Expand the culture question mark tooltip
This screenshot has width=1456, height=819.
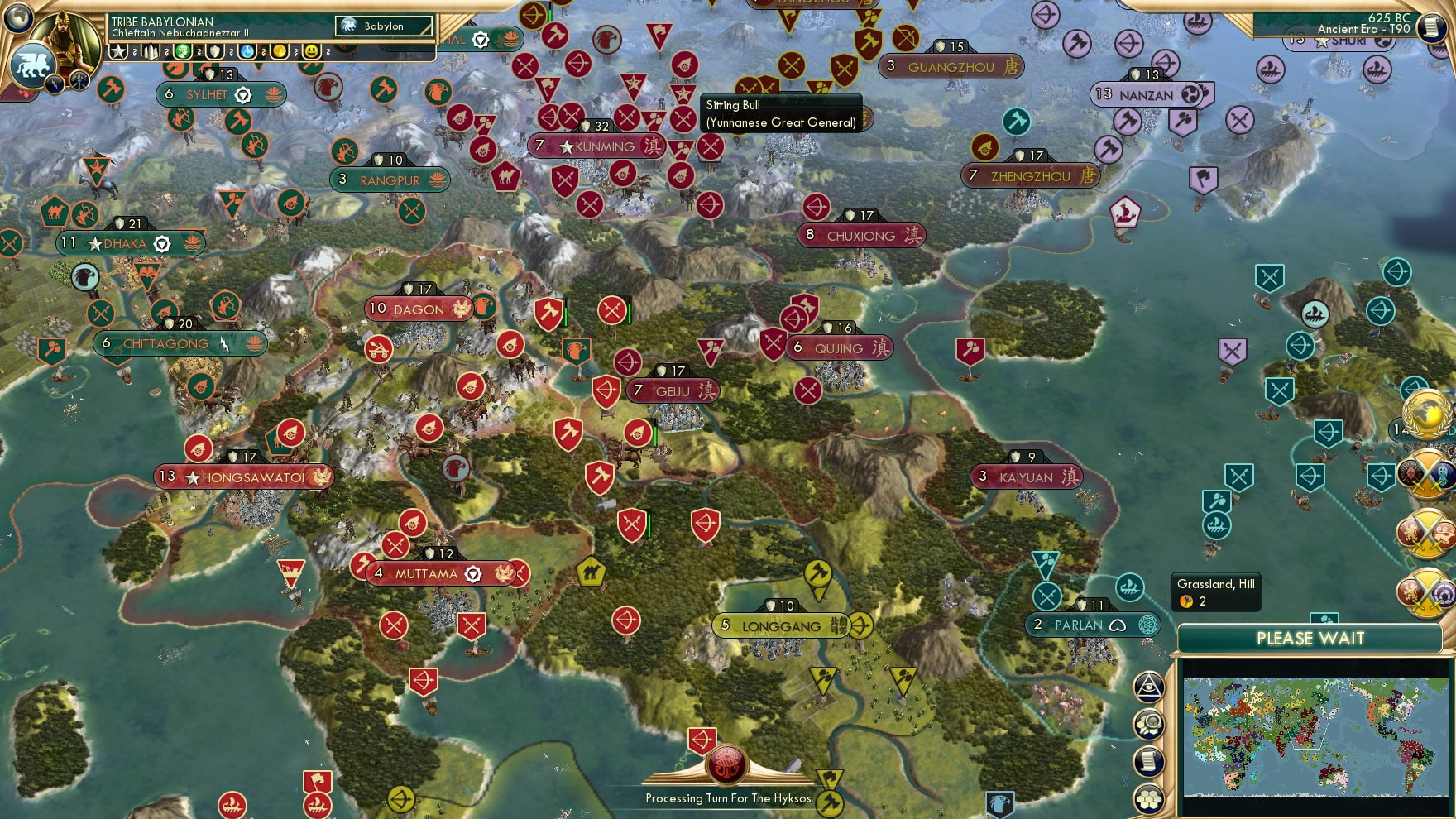pos(199,52)
